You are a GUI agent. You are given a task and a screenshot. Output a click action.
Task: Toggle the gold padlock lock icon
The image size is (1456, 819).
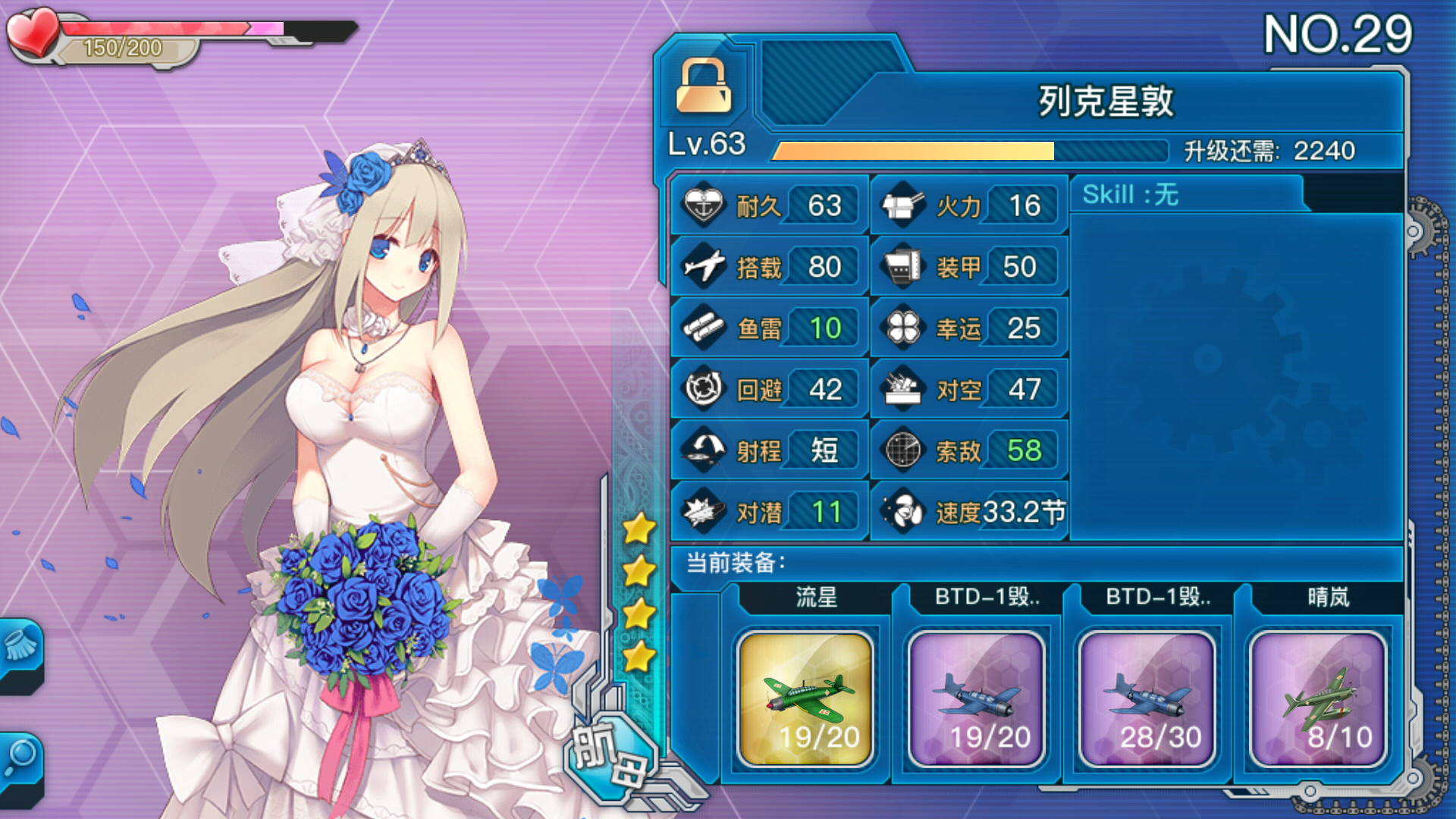(704, 86)
